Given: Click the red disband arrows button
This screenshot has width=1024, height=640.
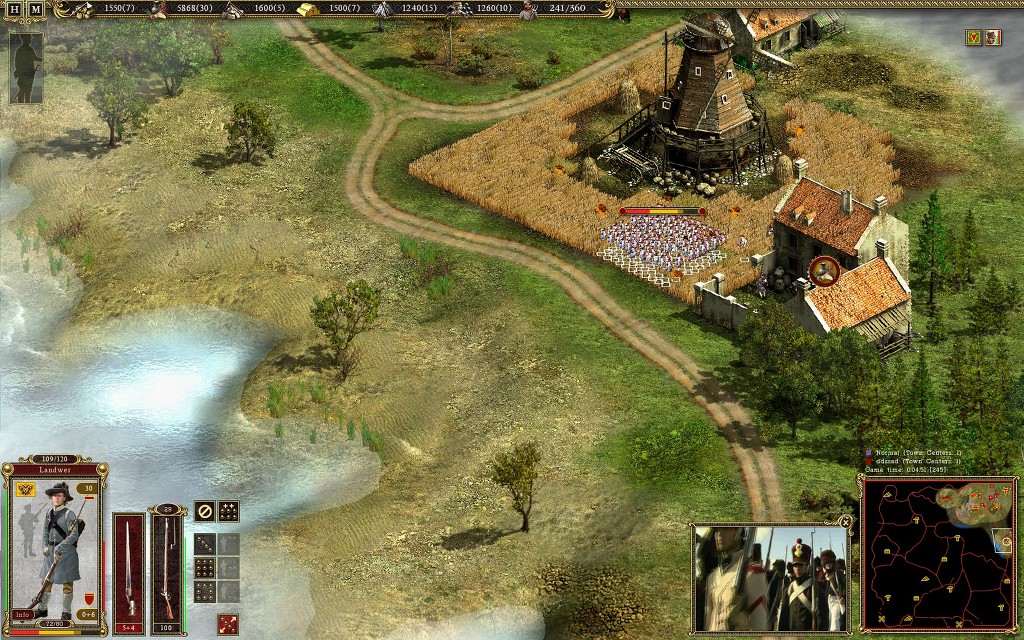Looking at the screenshot, I should coord(228,624).
